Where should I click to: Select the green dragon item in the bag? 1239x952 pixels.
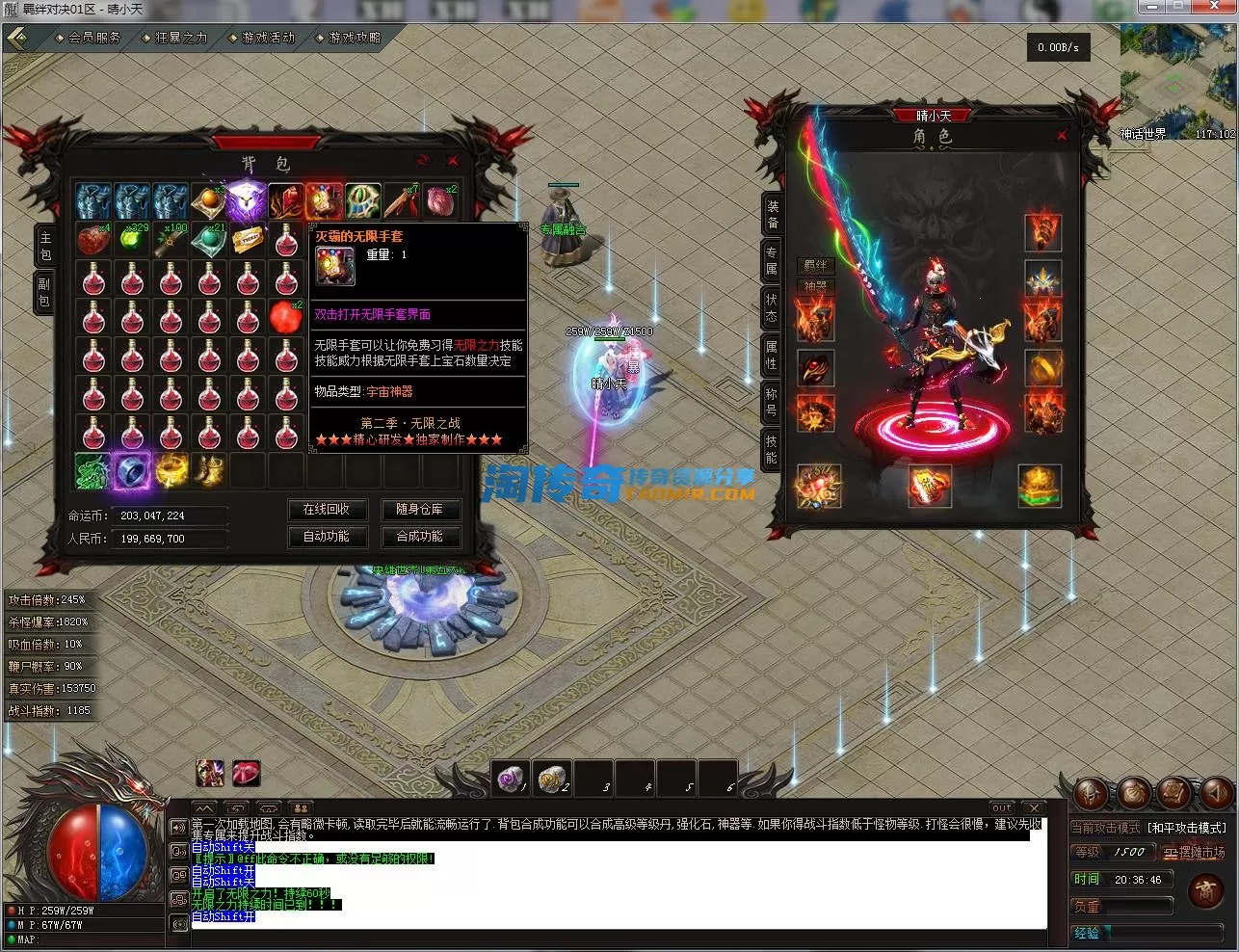[93, 471]
